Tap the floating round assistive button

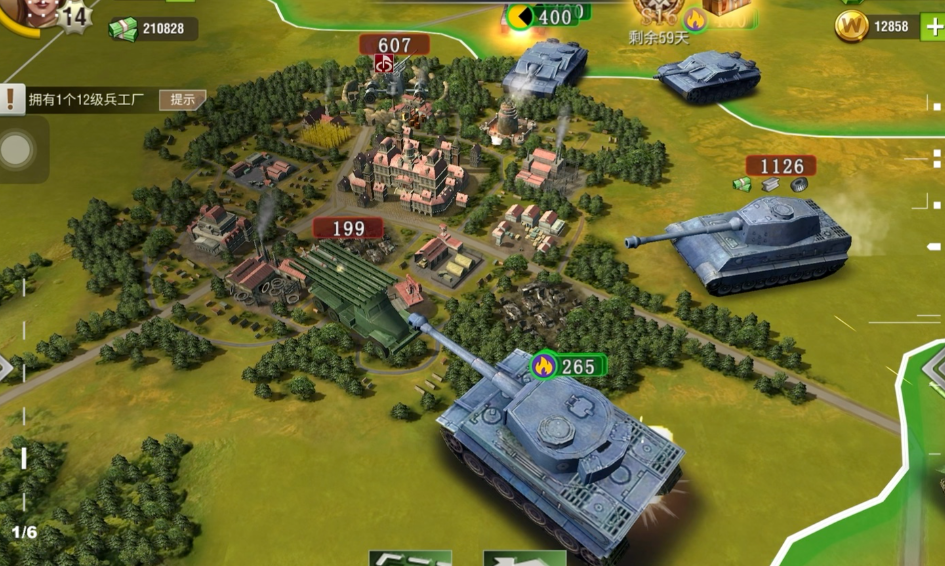click(x=17, y=151)
